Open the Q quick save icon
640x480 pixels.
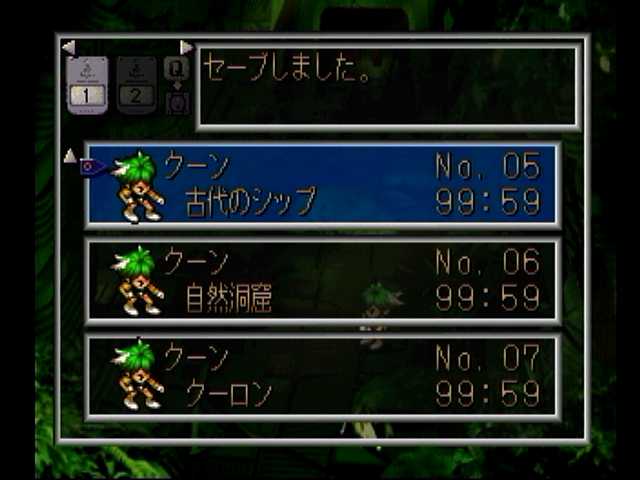176,68
